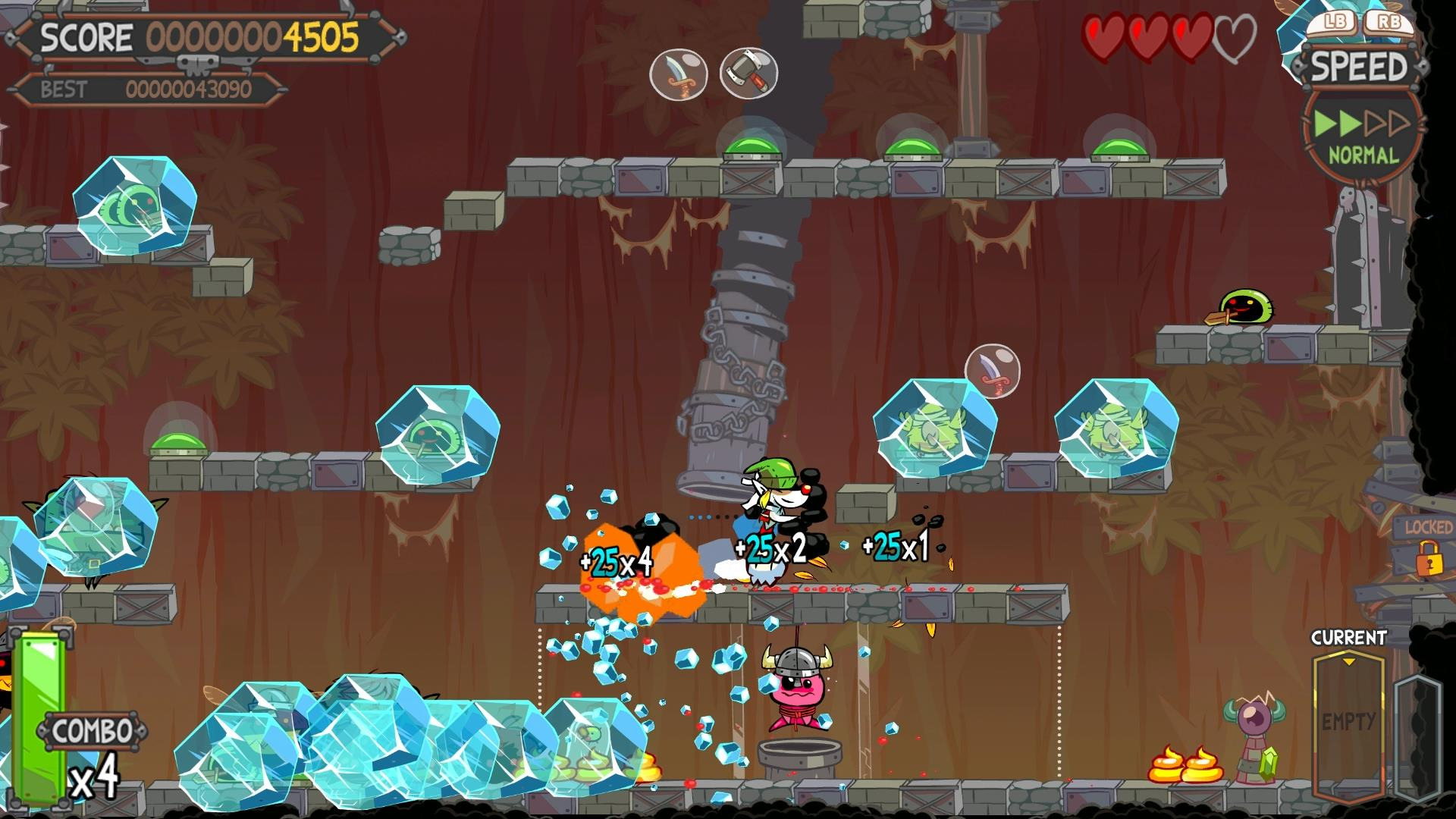Select the sword-wielding green blob enemy
The image size is (1456, 819).
click(x=1247, y=307)
